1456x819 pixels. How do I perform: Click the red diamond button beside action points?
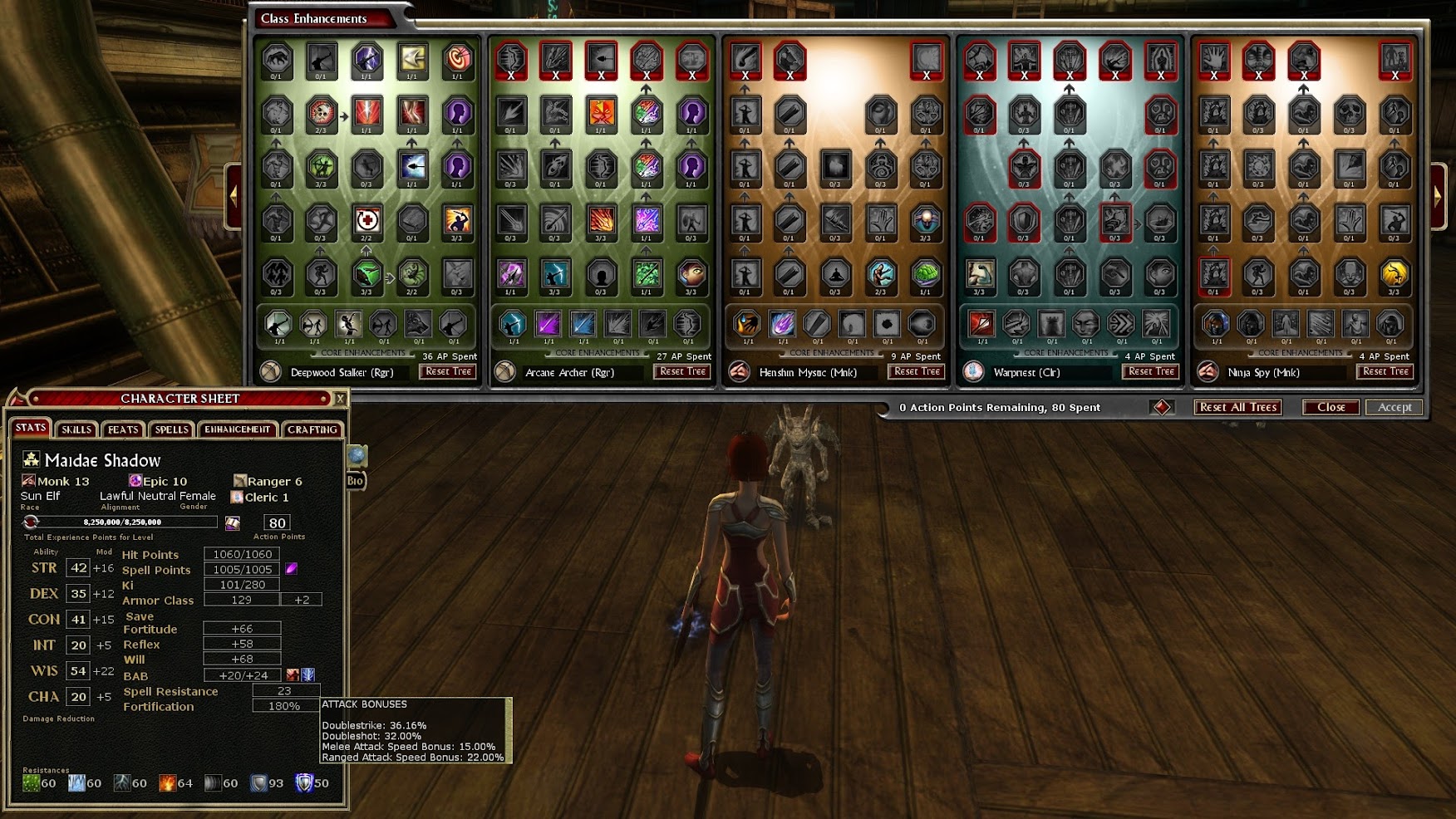coord(1162,407)
